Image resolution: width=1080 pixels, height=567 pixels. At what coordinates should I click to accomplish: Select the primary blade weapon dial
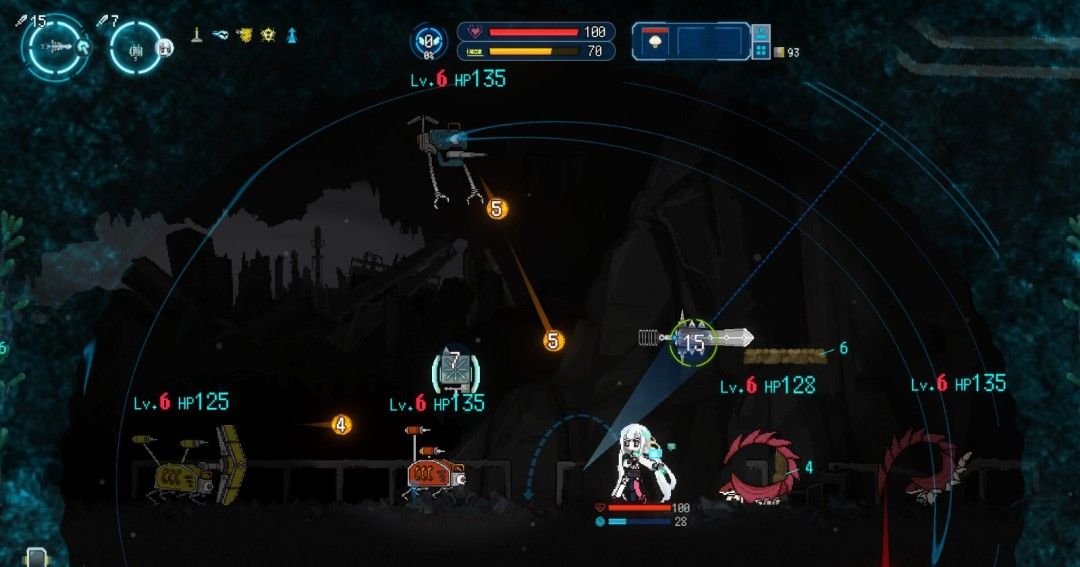pyautogui.click(x=55, y=46)
